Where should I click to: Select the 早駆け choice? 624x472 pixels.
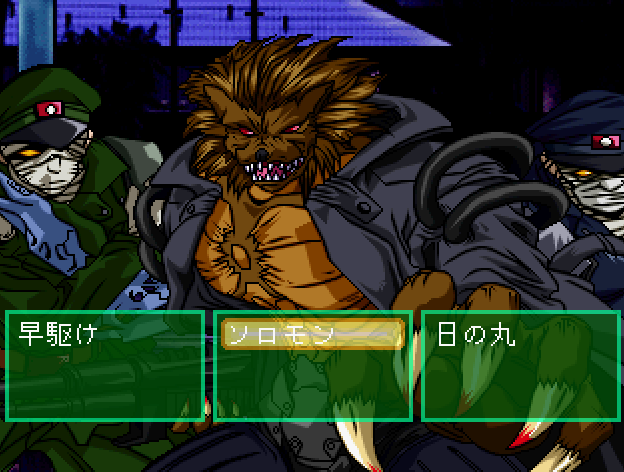tap(58, 335)
